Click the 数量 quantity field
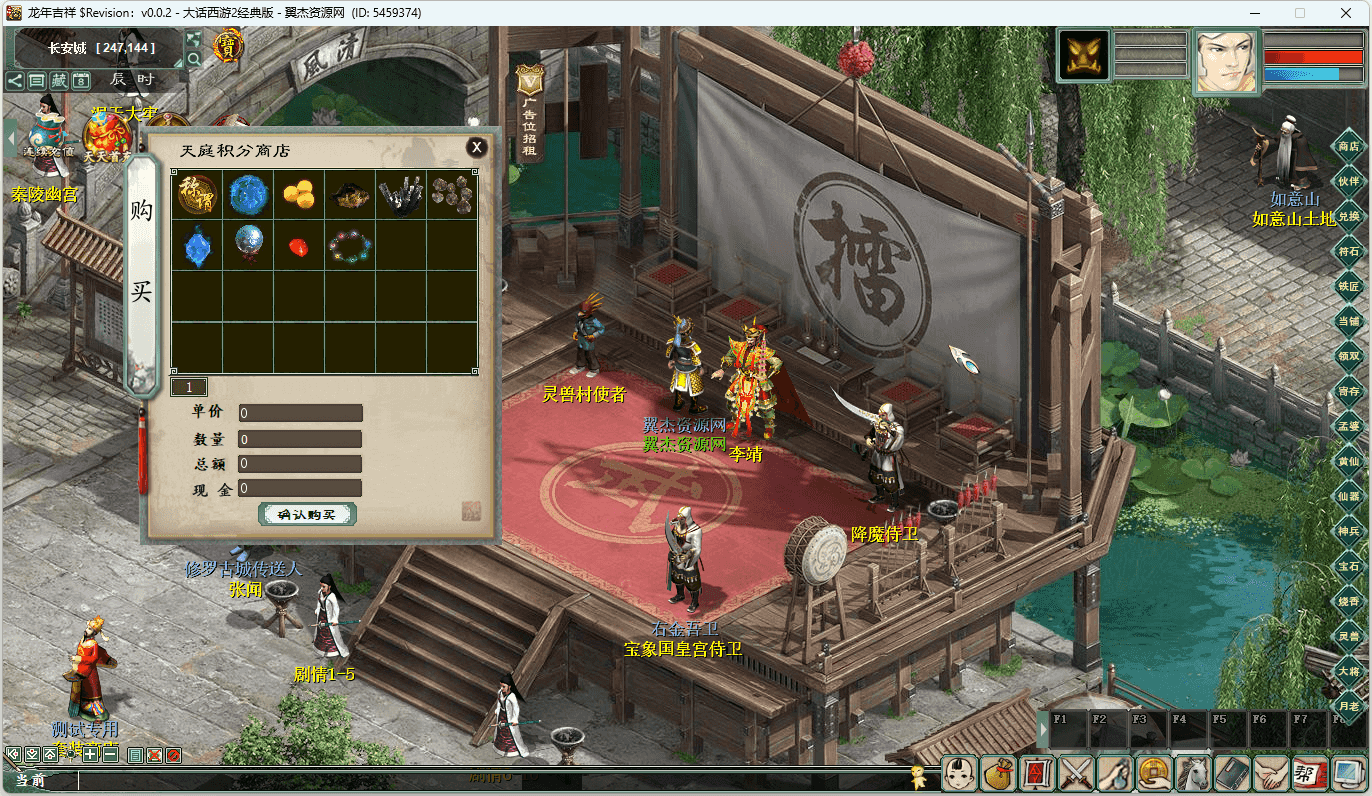Image resolution: width=1372 pixels, height=796 pixels. [x=300, y=439]
